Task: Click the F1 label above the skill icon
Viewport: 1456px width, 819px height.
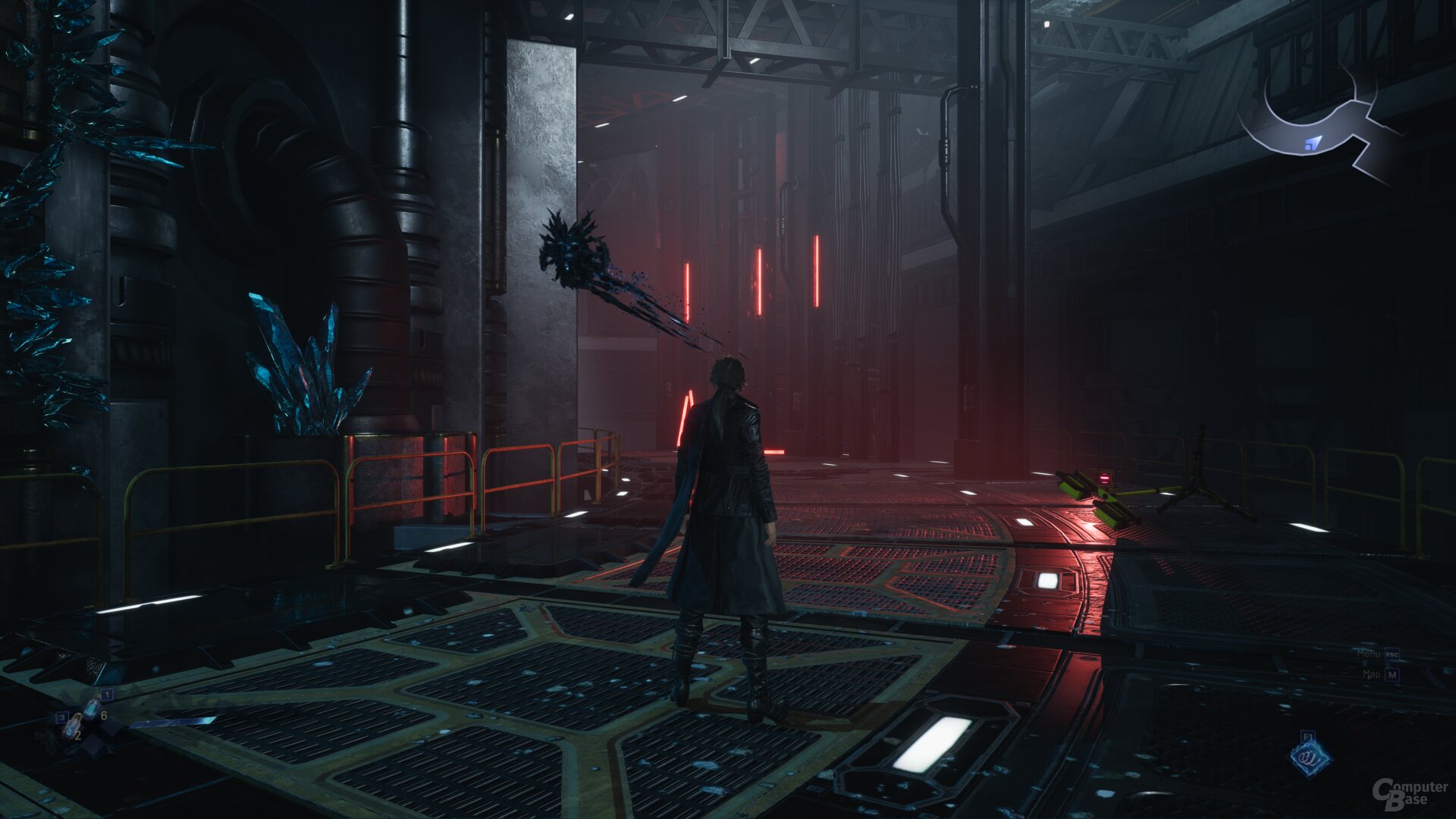Action: click(1309, 736)
